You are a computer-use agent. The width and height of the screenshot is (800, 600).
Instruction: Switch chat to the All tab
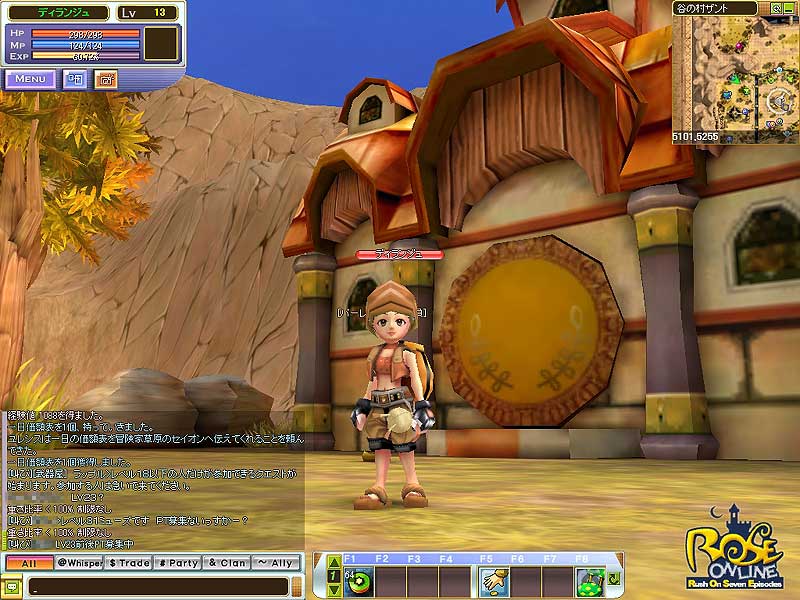[x=28, y=564]
